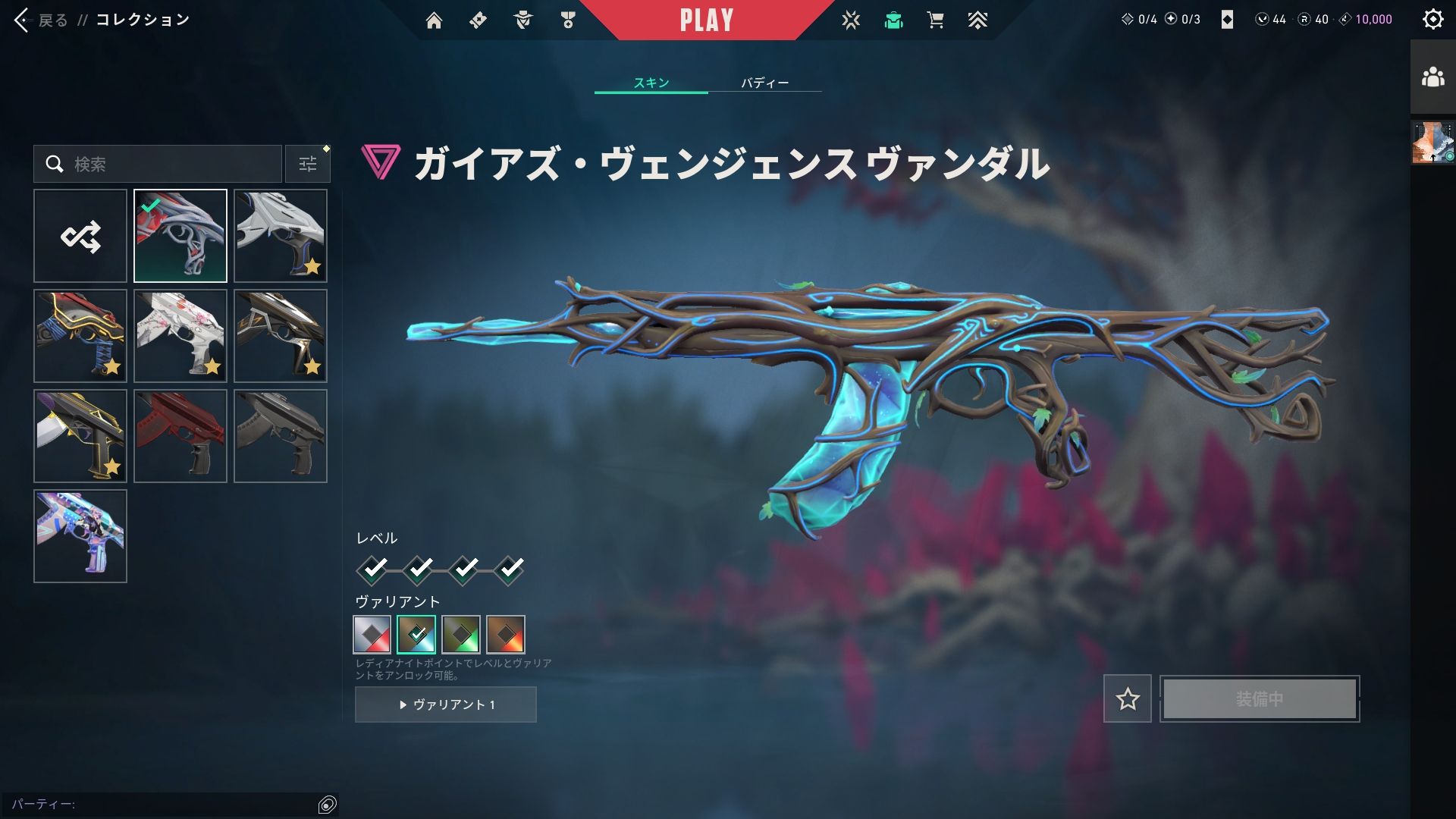Switch to the バディー tab
1456x819 pixels.
click(x=764, y=83)
